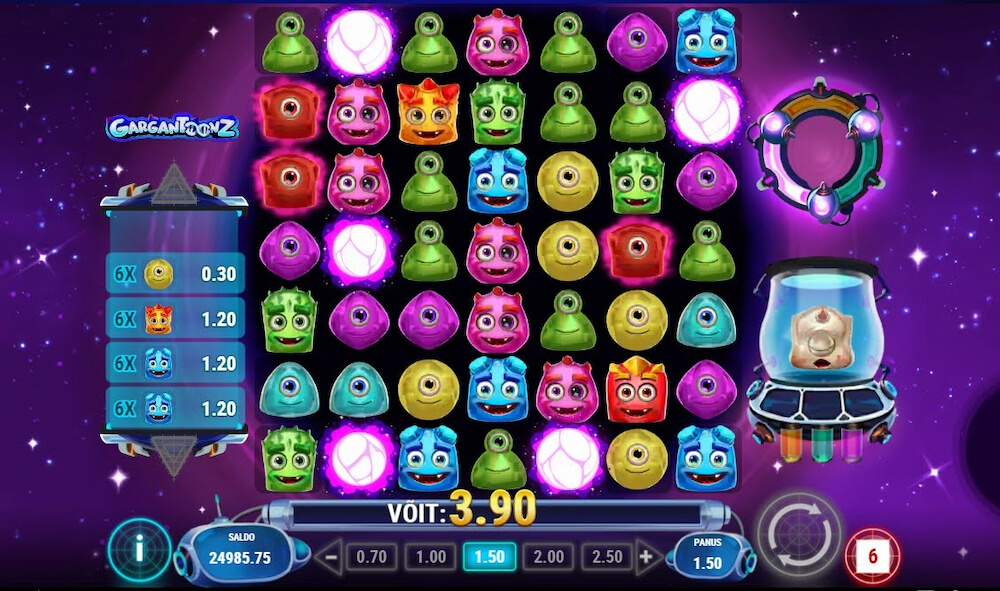The width and height of the screenshot is (1000, 591).
Task: Spin the reels with the round button
Action: pos(797,533)
